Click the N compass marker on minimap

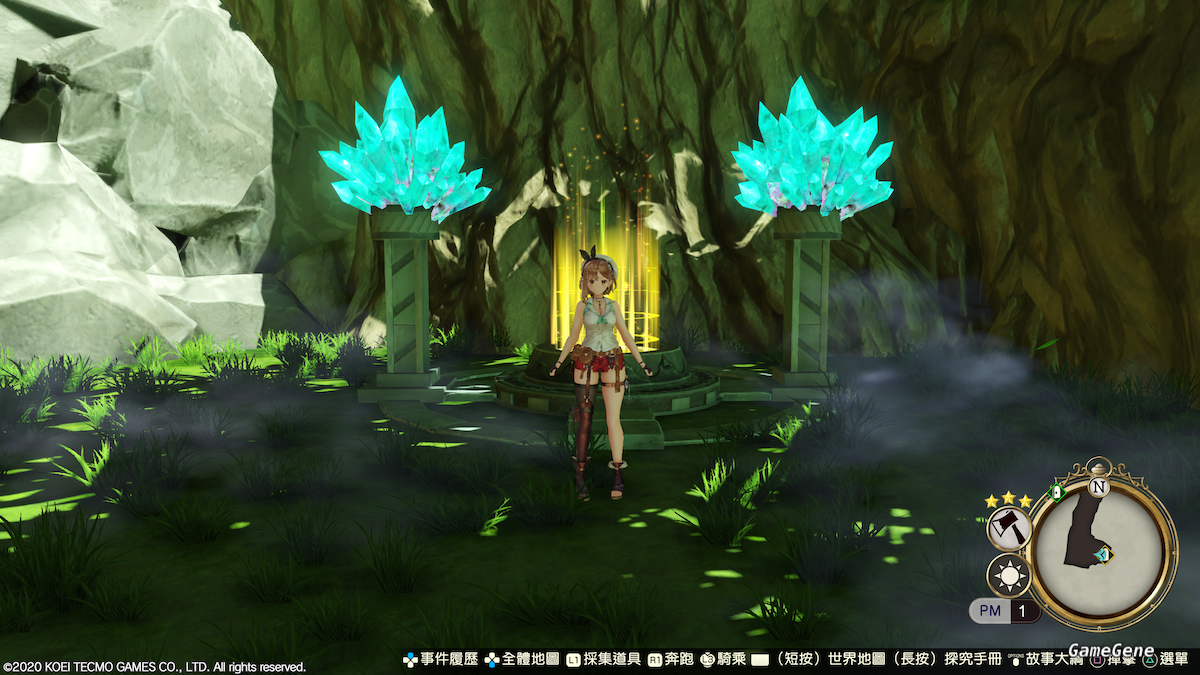click(1099, 488)
